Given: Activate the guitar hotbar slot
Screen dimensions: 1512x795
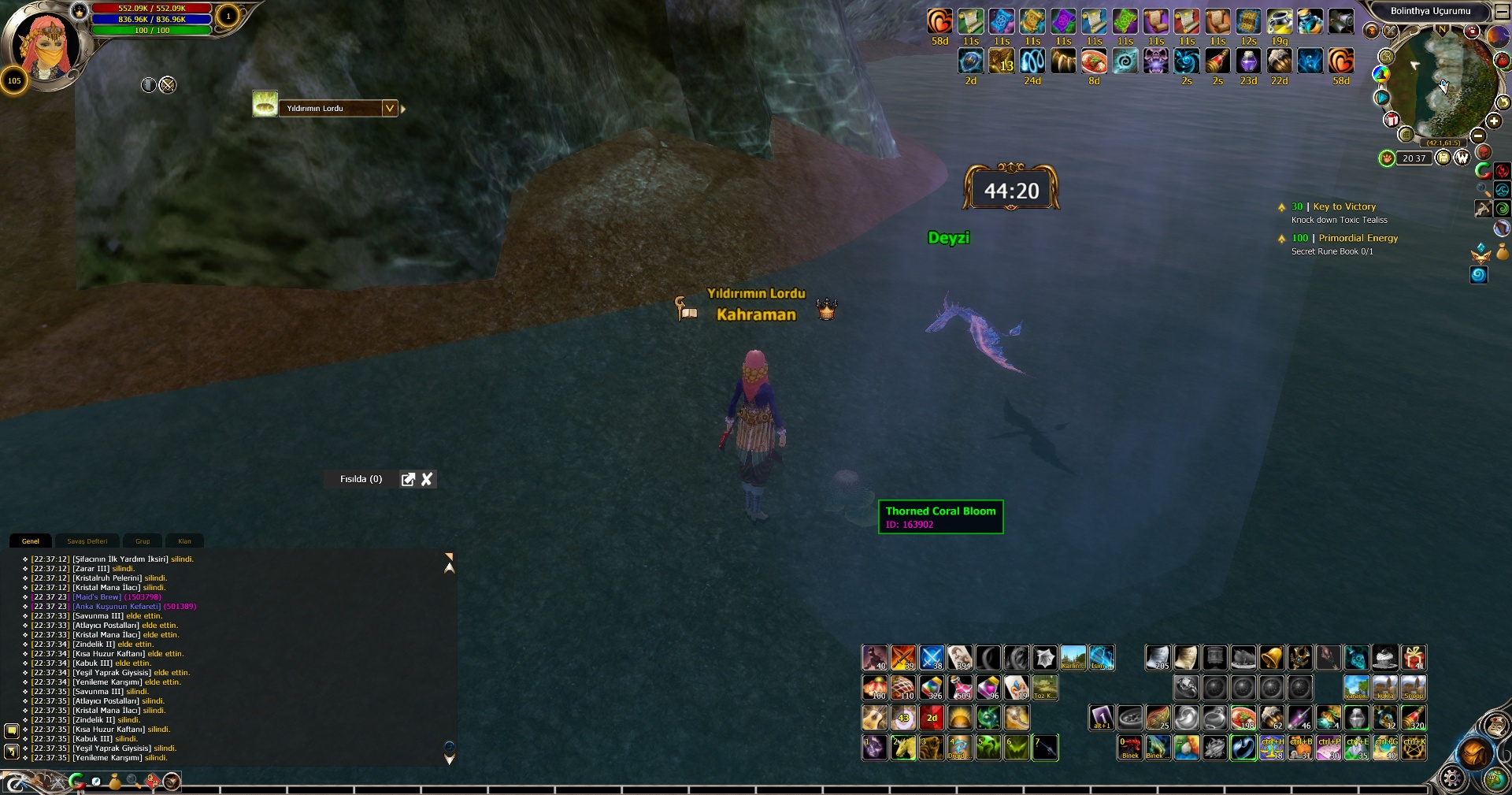Looking at the screenshot, I should [x=875, y=718].
